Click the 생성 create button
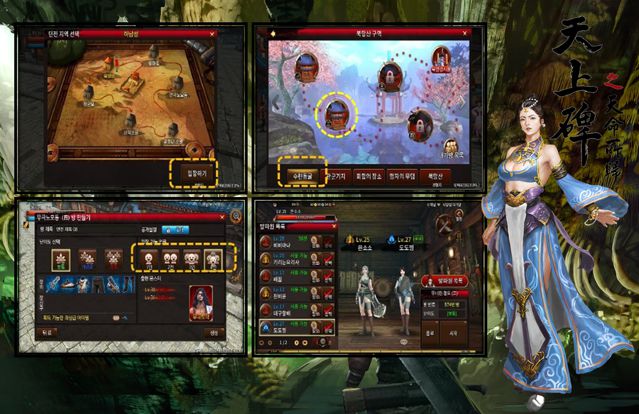The width and height of the screenshot is (639, 414). tap(213, 333)
